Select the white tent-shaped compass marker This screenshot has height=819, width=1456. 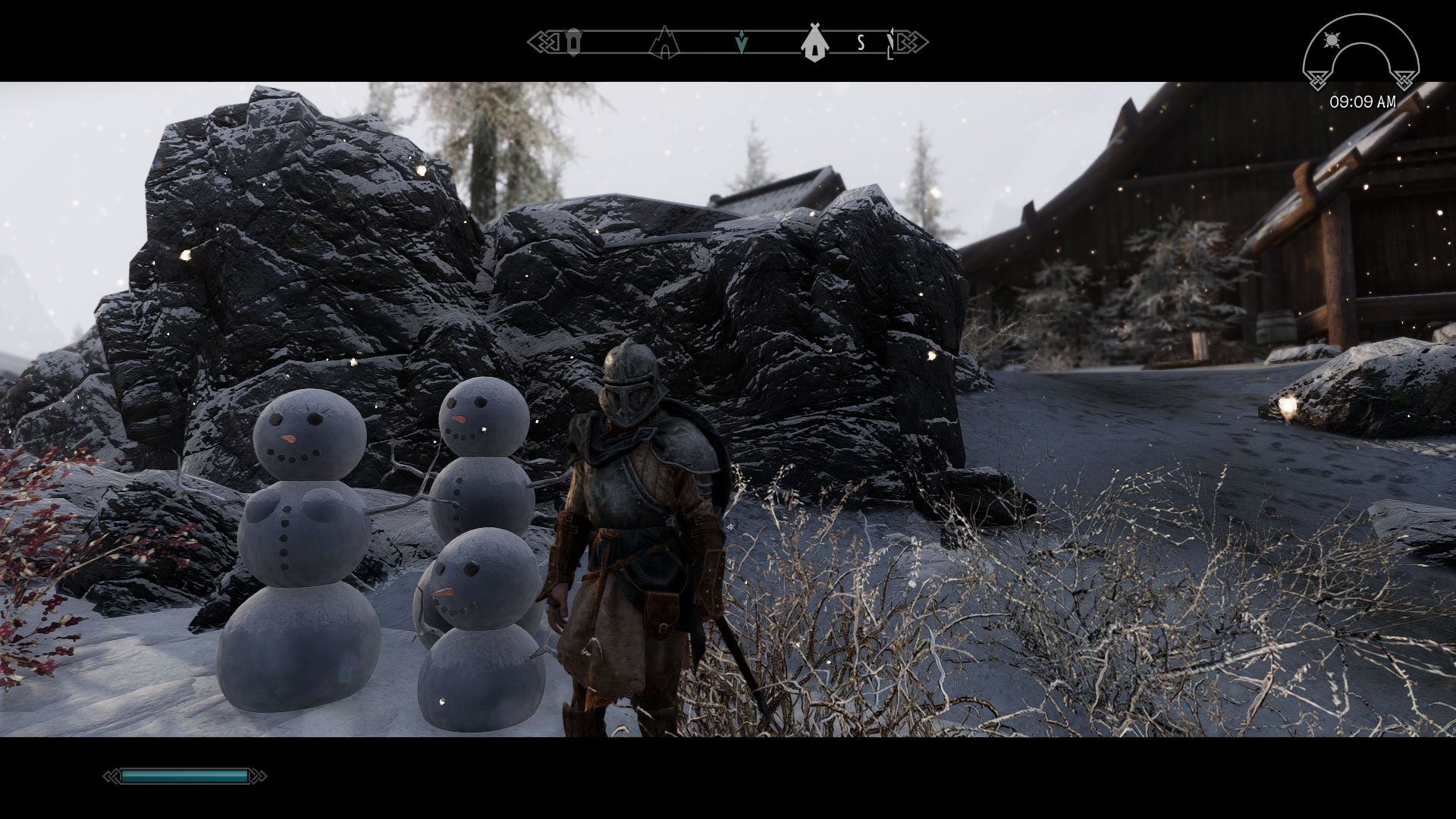pos(814,42)
